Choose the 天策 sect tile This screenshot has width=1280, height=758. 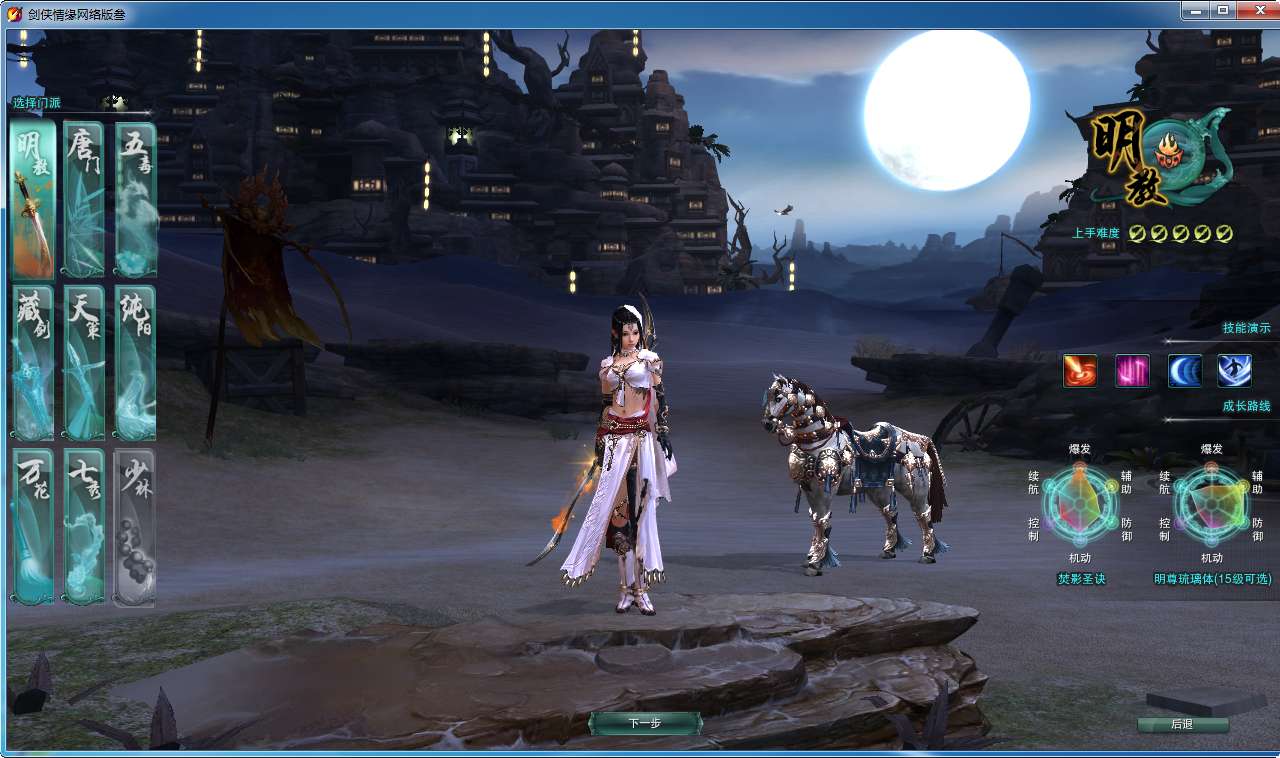click(84, 363)
